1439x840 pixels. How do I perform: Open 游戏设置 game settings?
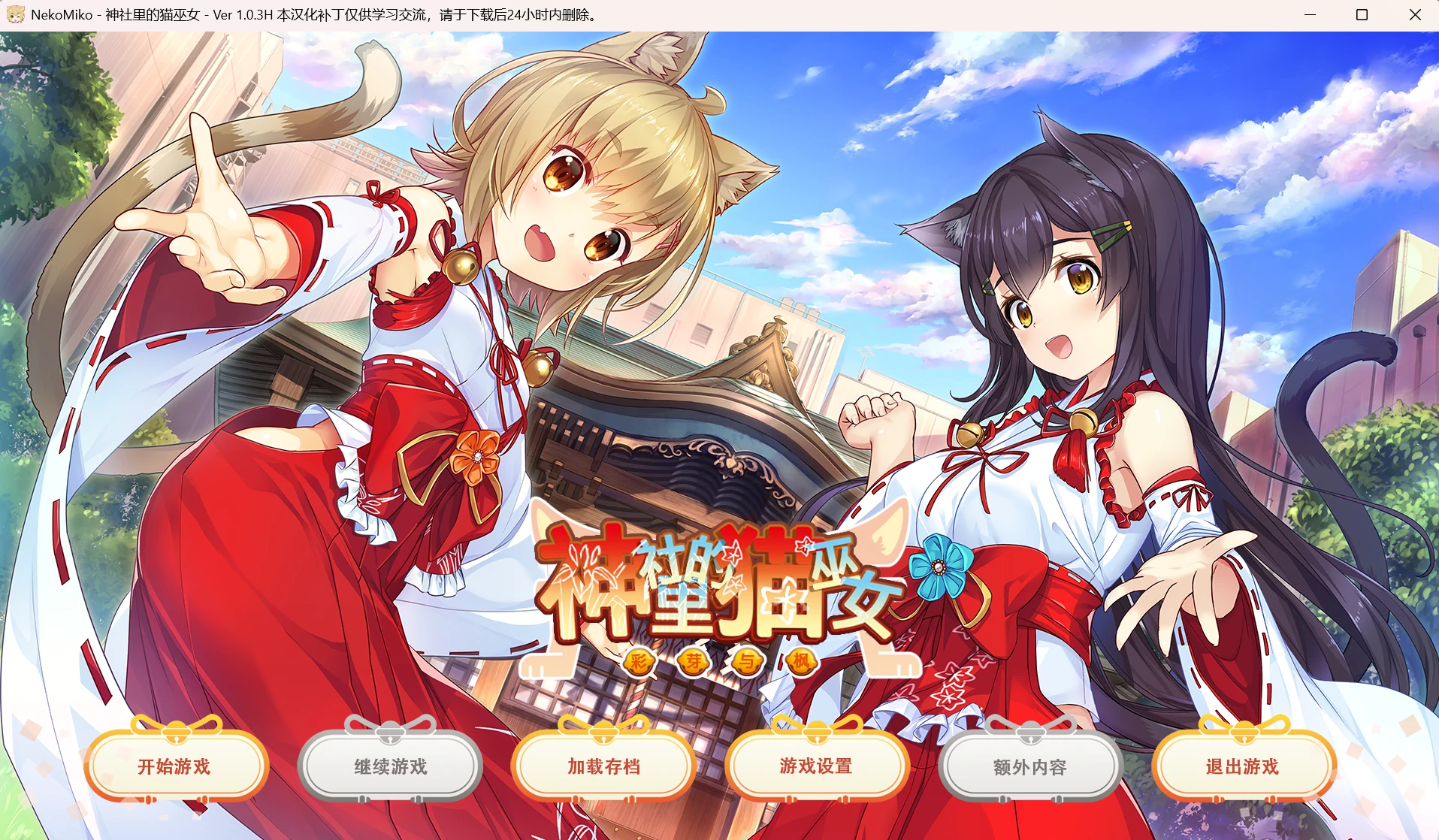pos(817,768)
